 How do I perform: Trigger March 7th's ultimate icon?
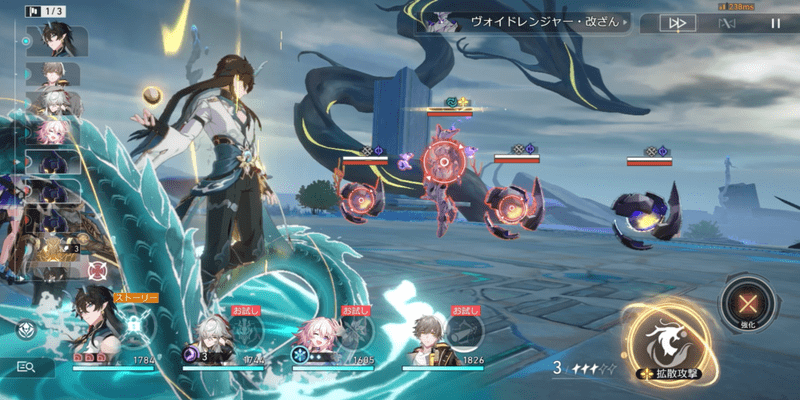point(353,330)
